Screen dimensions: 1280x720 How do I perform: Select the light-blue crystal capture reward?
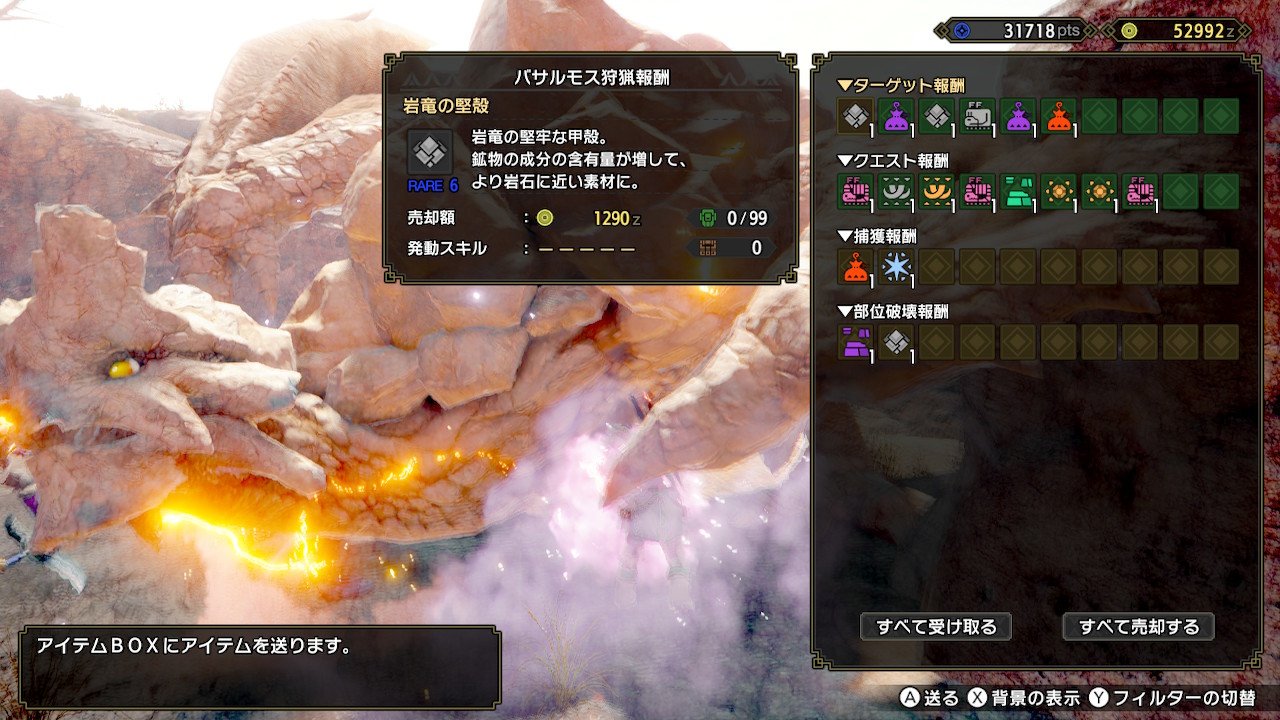coord(897,266)
